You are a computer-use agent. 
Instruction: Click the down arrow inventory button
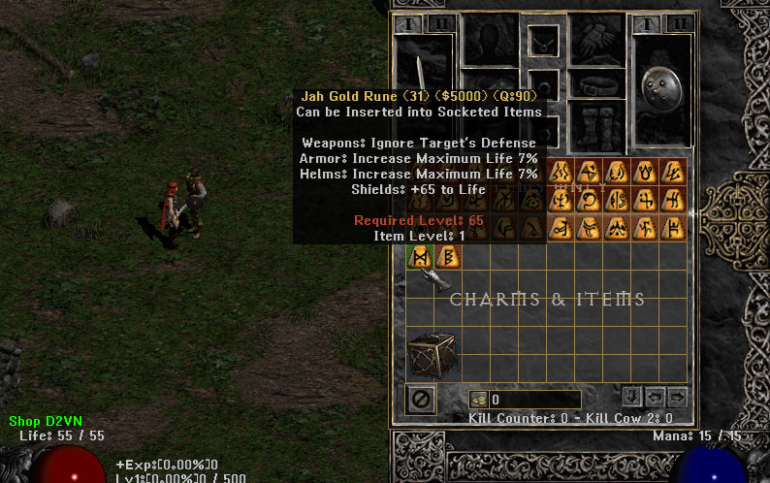(x=631, y=396)
